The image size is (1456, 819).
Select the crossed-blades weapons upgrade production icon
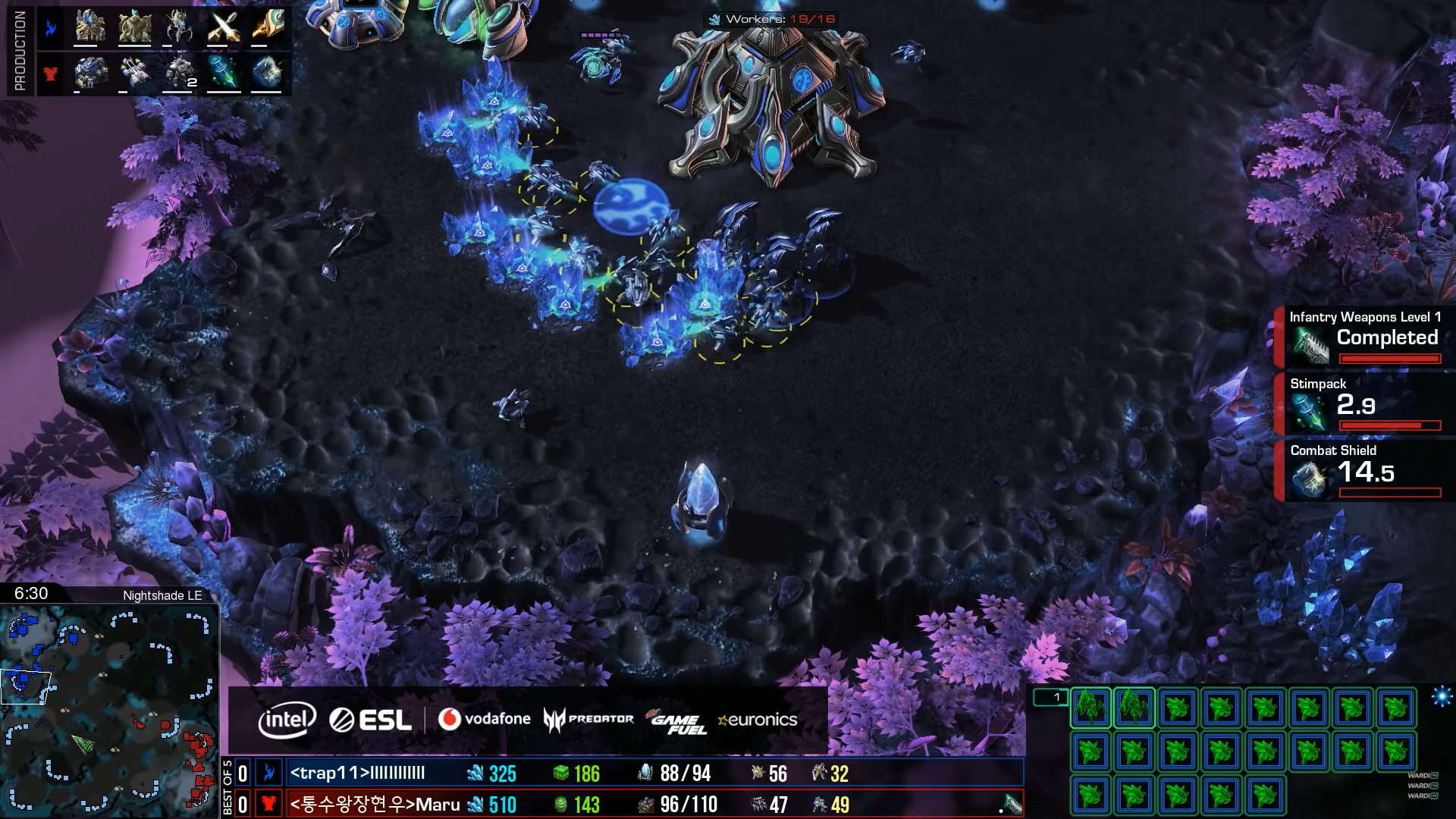point(224,27)
